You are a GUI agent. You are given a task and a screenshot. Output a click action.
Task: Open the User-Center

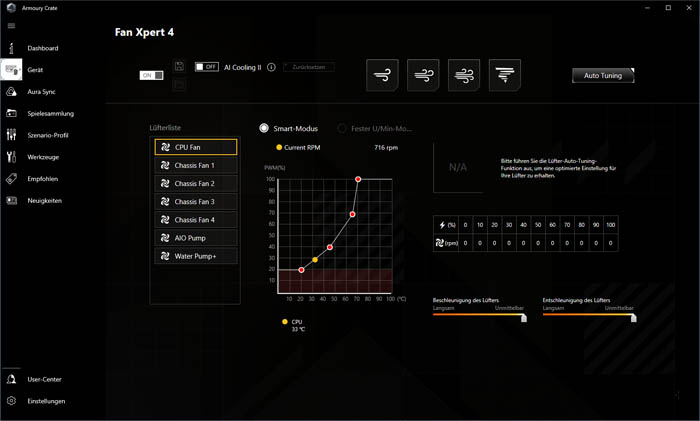coord(44,380)
